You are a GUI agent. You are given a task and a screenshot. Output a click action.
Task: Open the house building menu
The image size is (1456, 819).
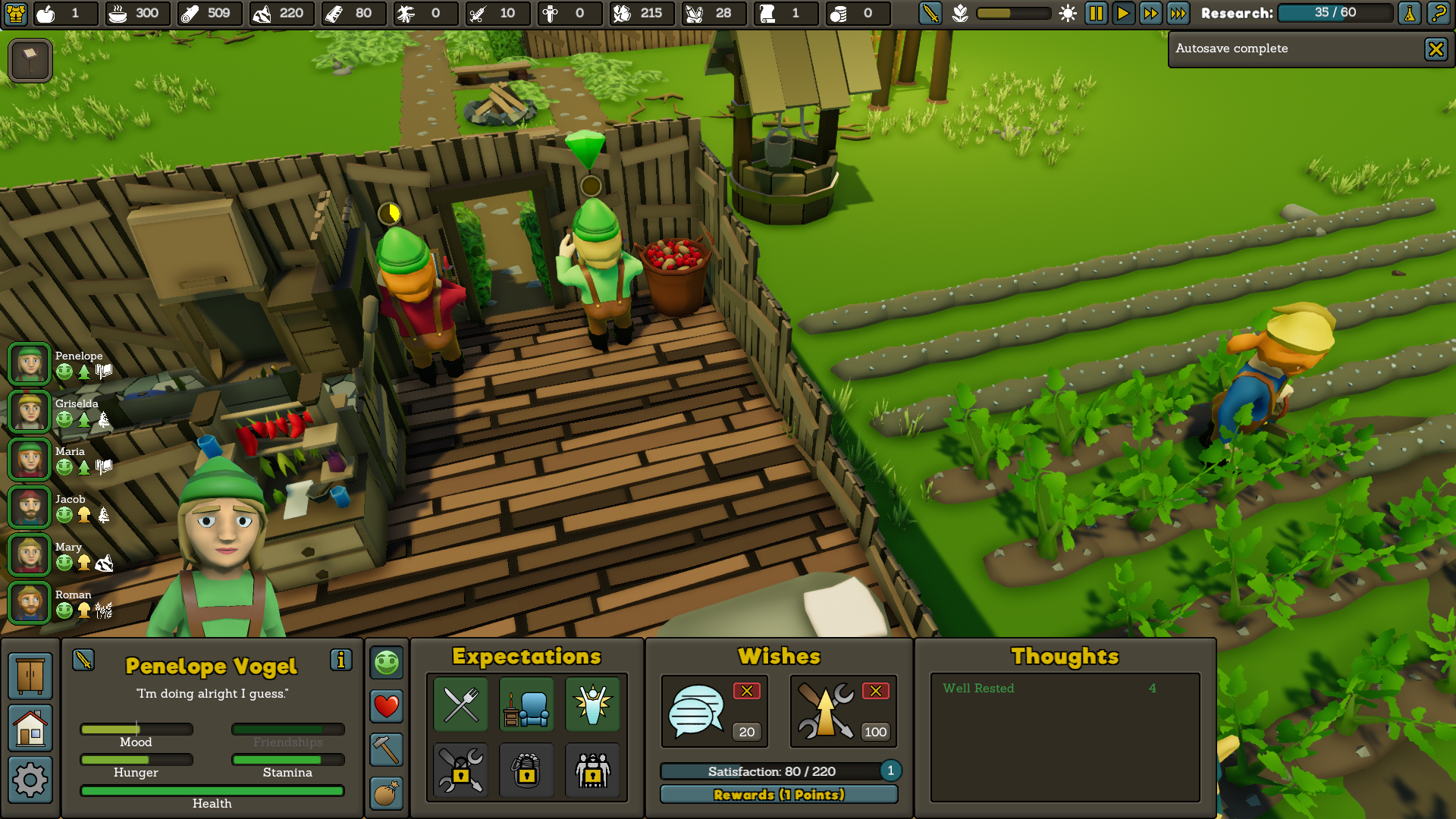coord(30,728)
